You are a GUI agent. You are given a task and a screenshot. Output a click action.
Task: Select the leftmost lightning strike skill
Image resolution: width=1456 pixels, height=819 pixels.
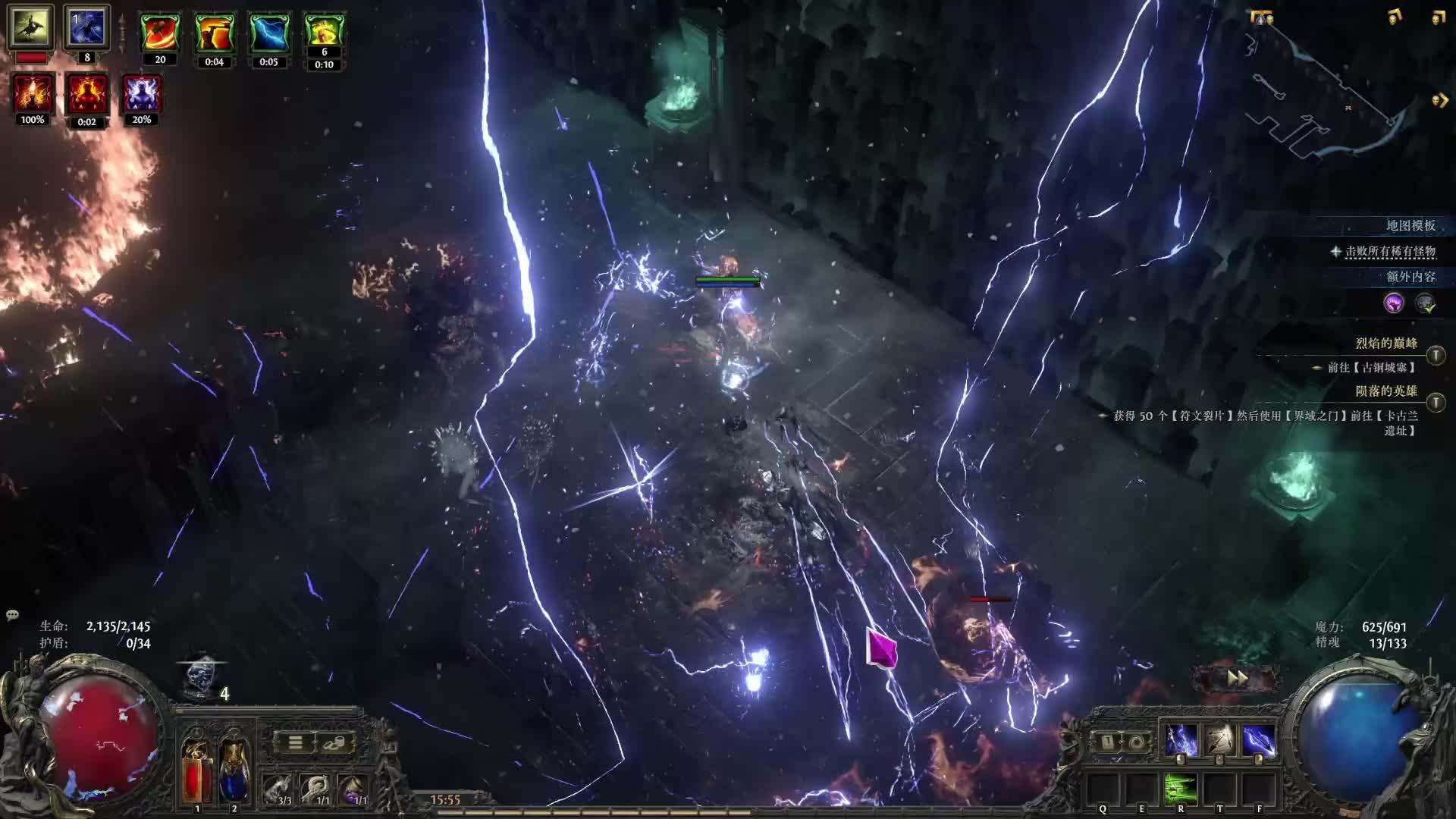(x=1181, y=740)
